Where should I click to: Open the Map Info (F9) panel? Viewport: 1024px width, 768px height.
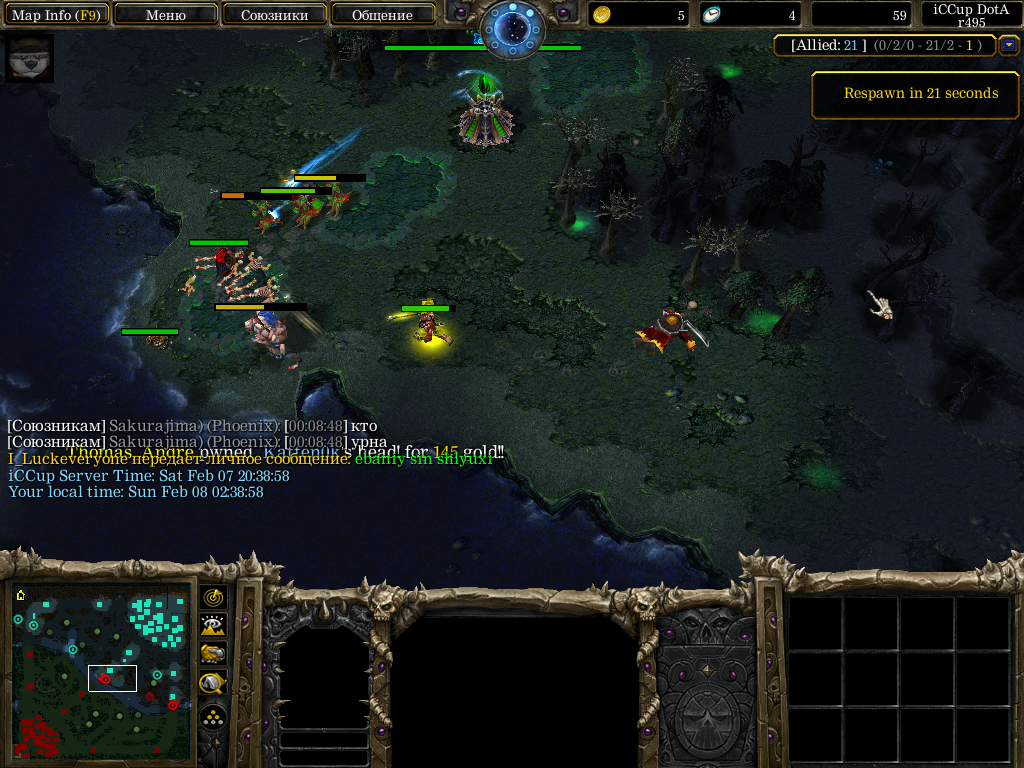click(56, 15)
